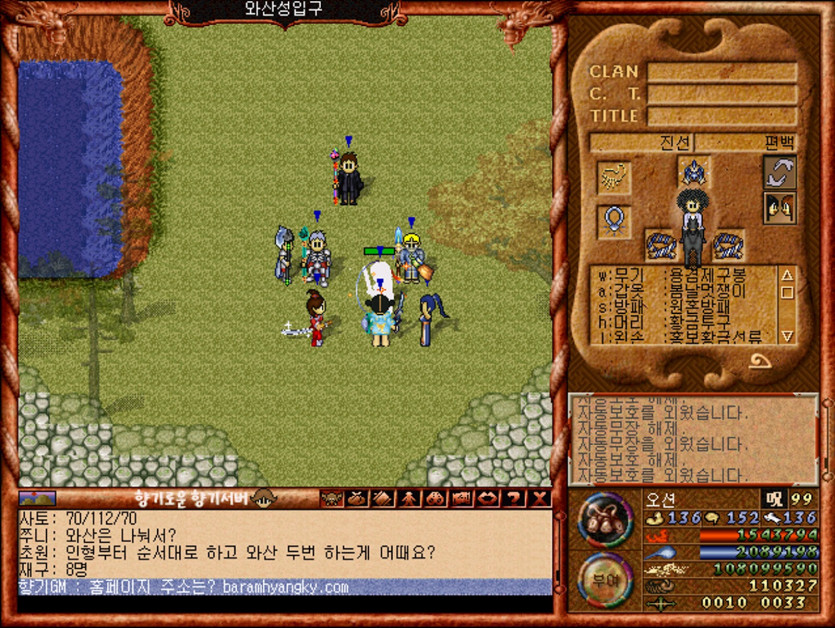Select the scorpion emblem equipment slot
The width and height of the screenshot is (835, 628).
[614, 177]
